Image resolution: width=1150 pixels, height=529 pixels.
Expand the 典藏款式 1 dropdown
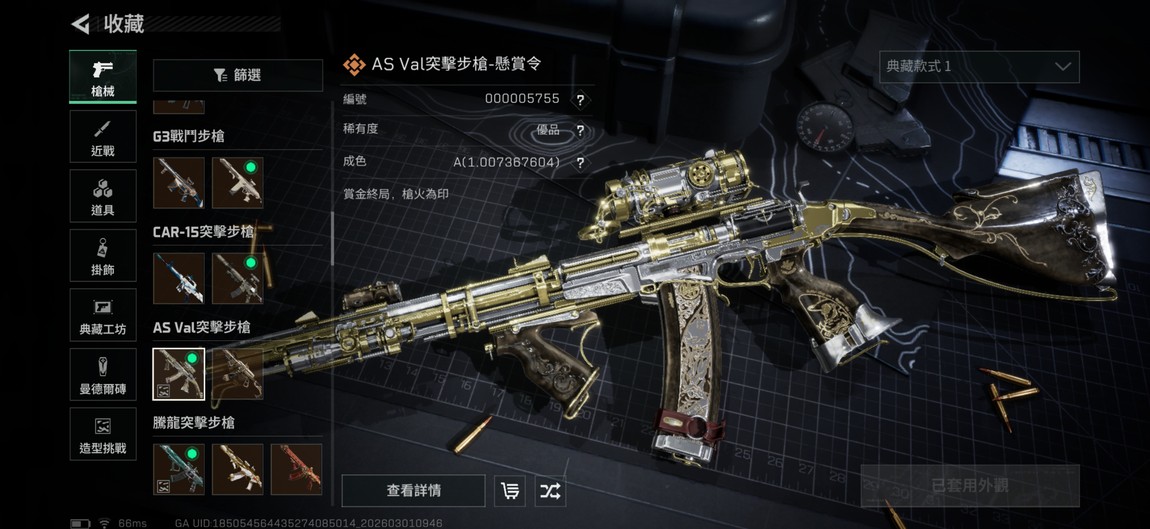pyautogui.click(x=978, y=66)
